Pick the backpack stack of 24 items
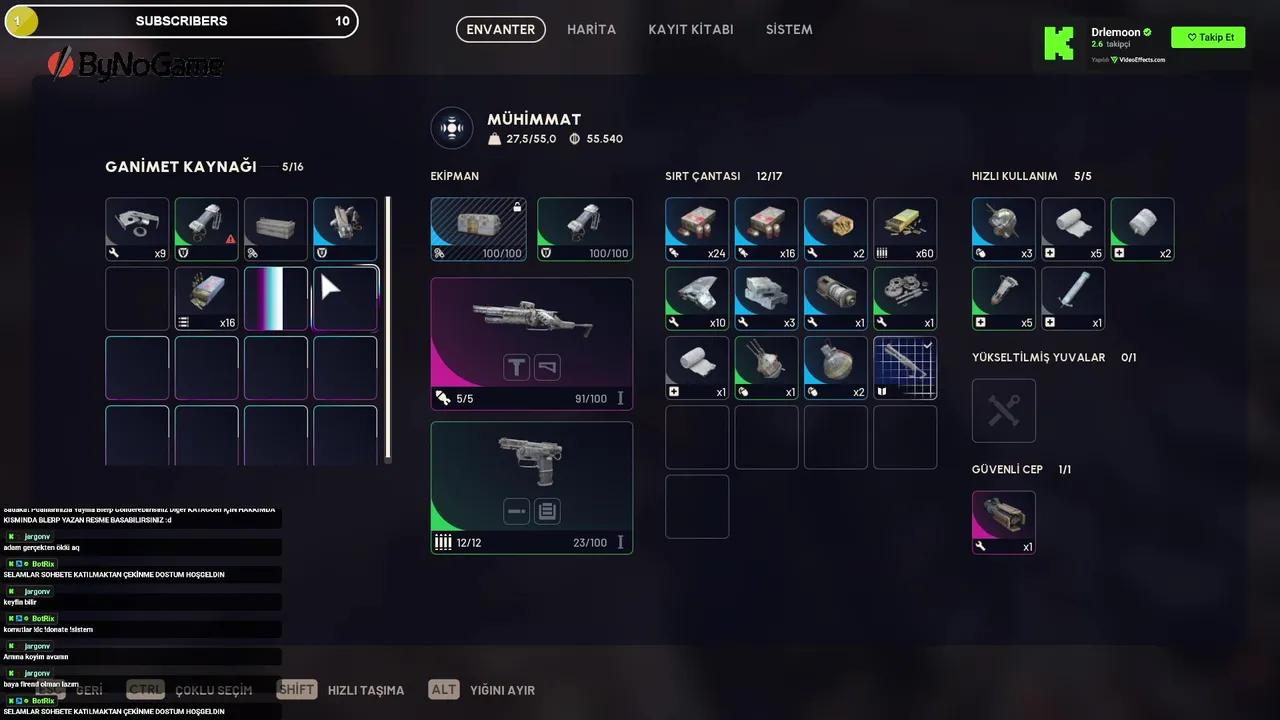Screen dimensions: 1280x720 coord(697,229)
